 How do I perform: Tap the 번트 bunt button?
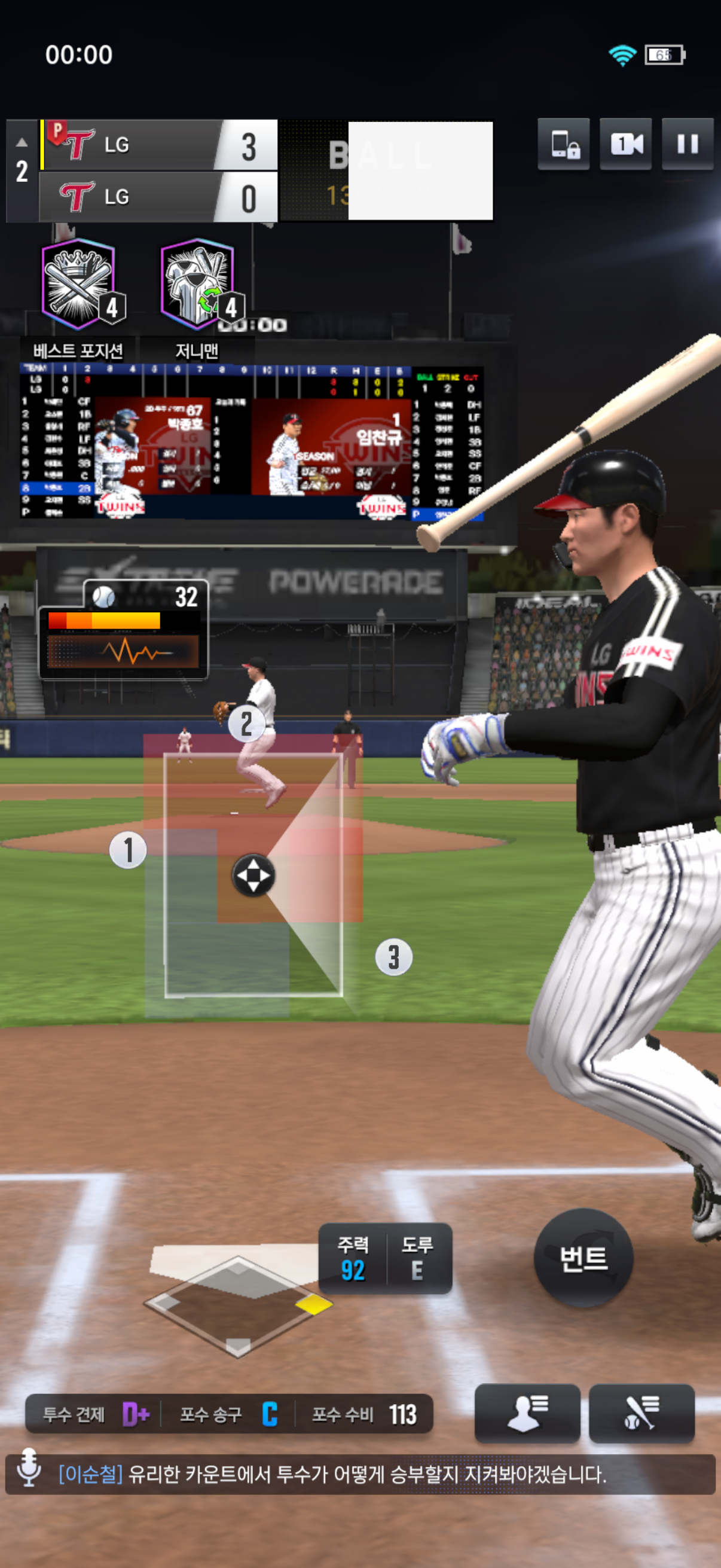[583, 1258]
